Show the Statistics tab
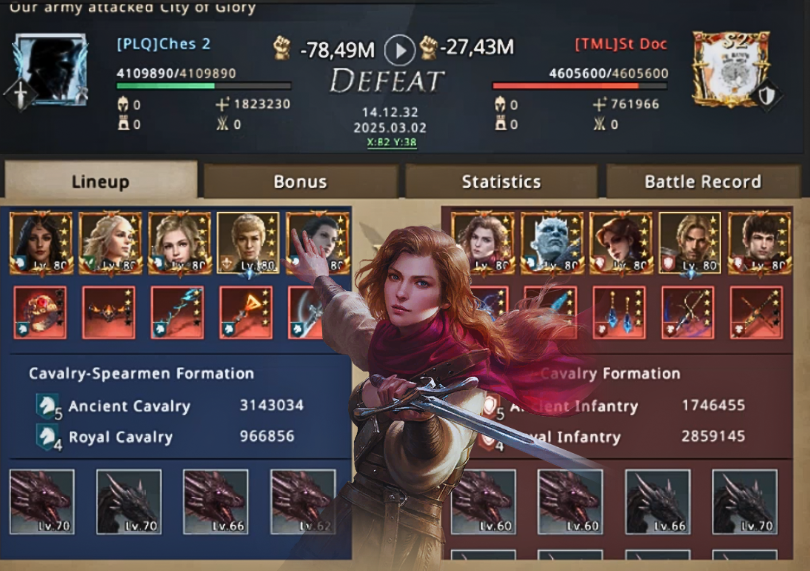 click(501, 181)
